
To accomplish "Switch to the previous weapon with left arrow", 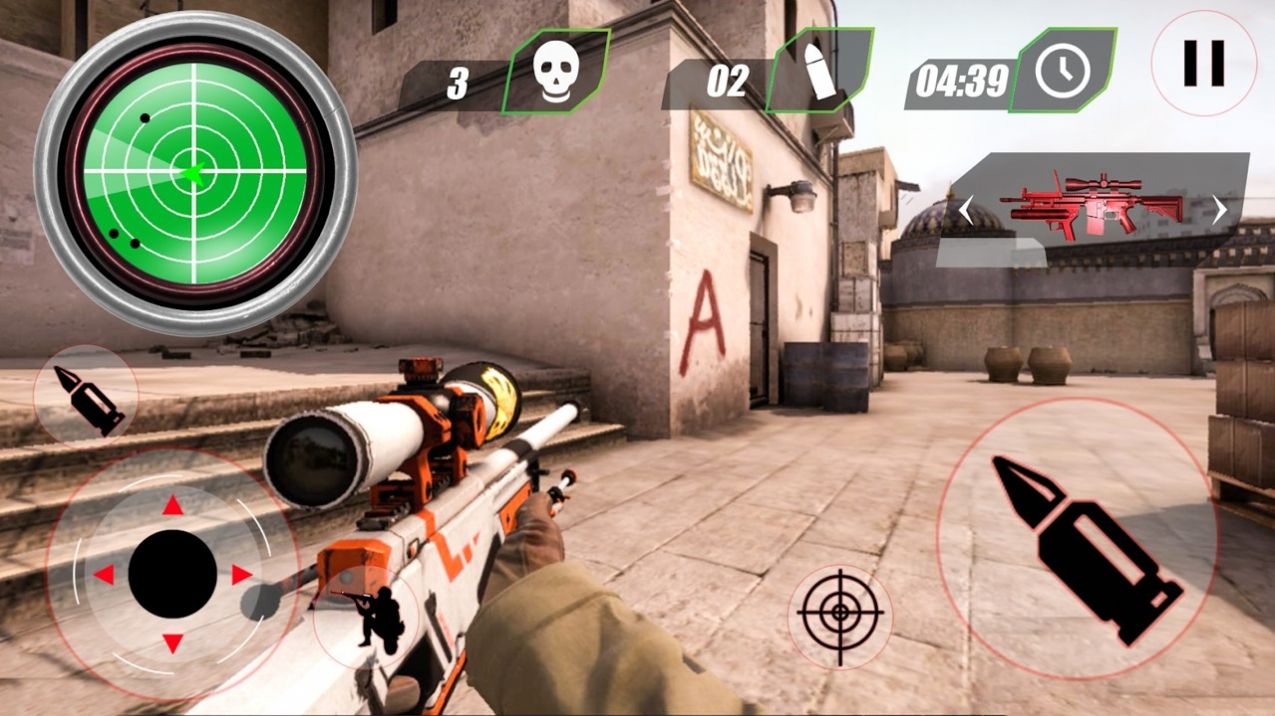I will click(966, 210).
